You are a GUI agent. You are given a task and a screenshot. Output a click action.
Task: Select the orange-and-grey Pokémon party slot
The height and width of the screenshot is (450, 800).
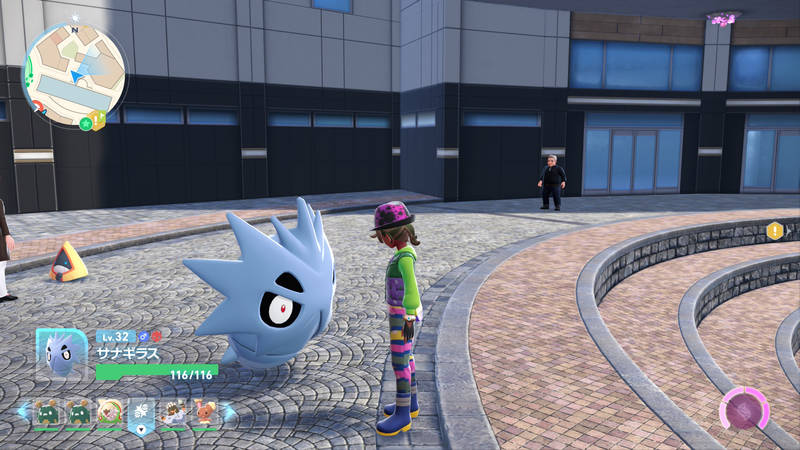point(173,412)
